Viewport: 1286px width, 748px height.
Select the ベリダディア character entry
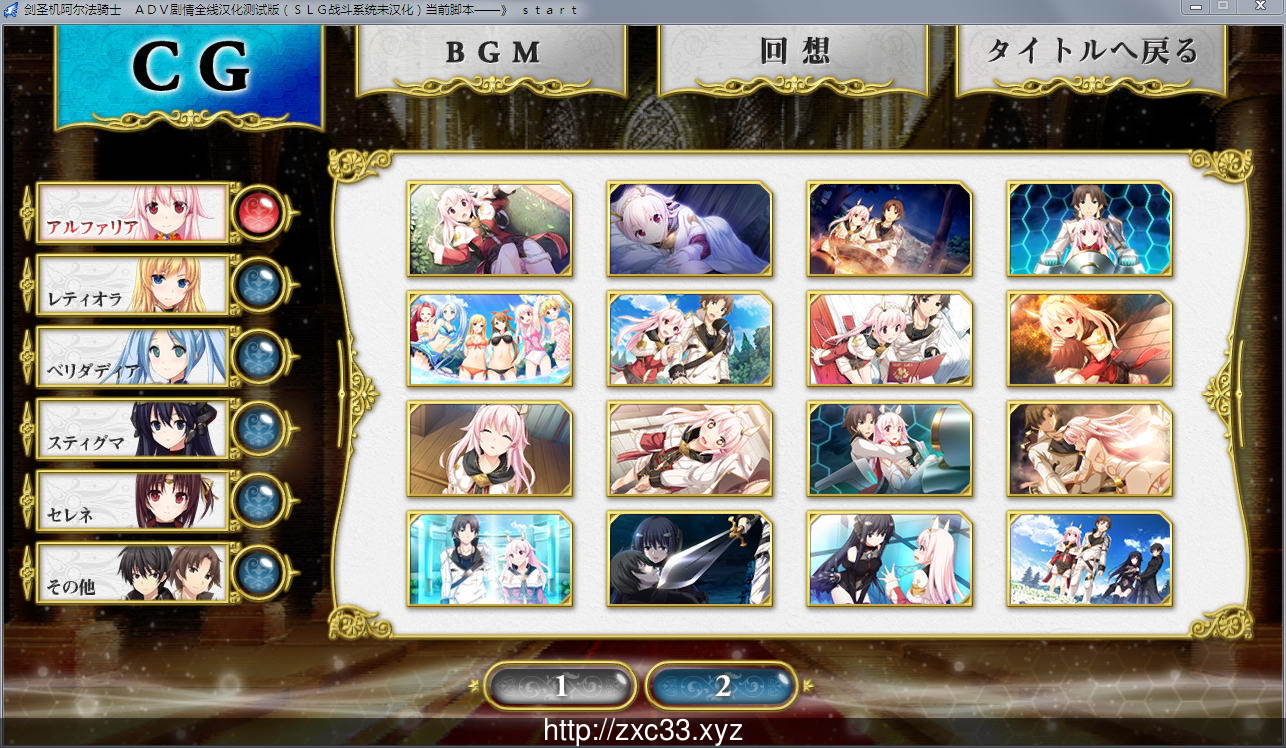(132, 357)
